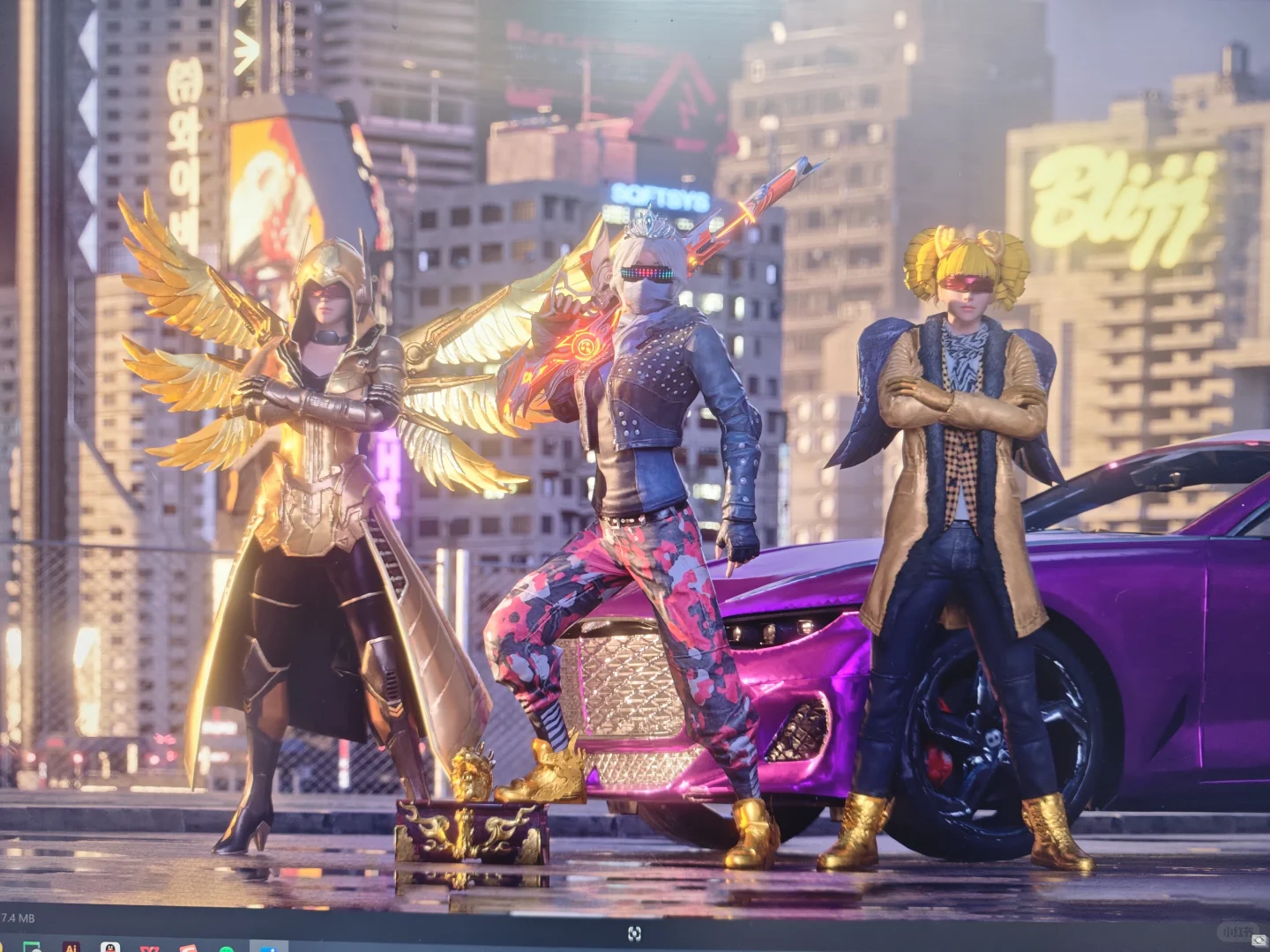
Task: Open Adobe Illustrator from the taskbar
Action: (x=71, y=948)
